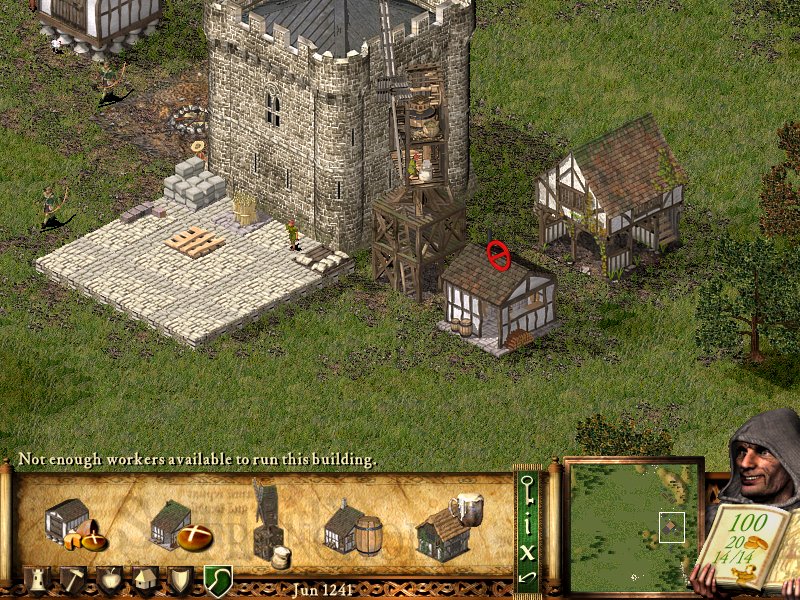Screen dimensions: 800x600
Task: Select the brewery with barrel icon
Action: click(x=353, y=527)
